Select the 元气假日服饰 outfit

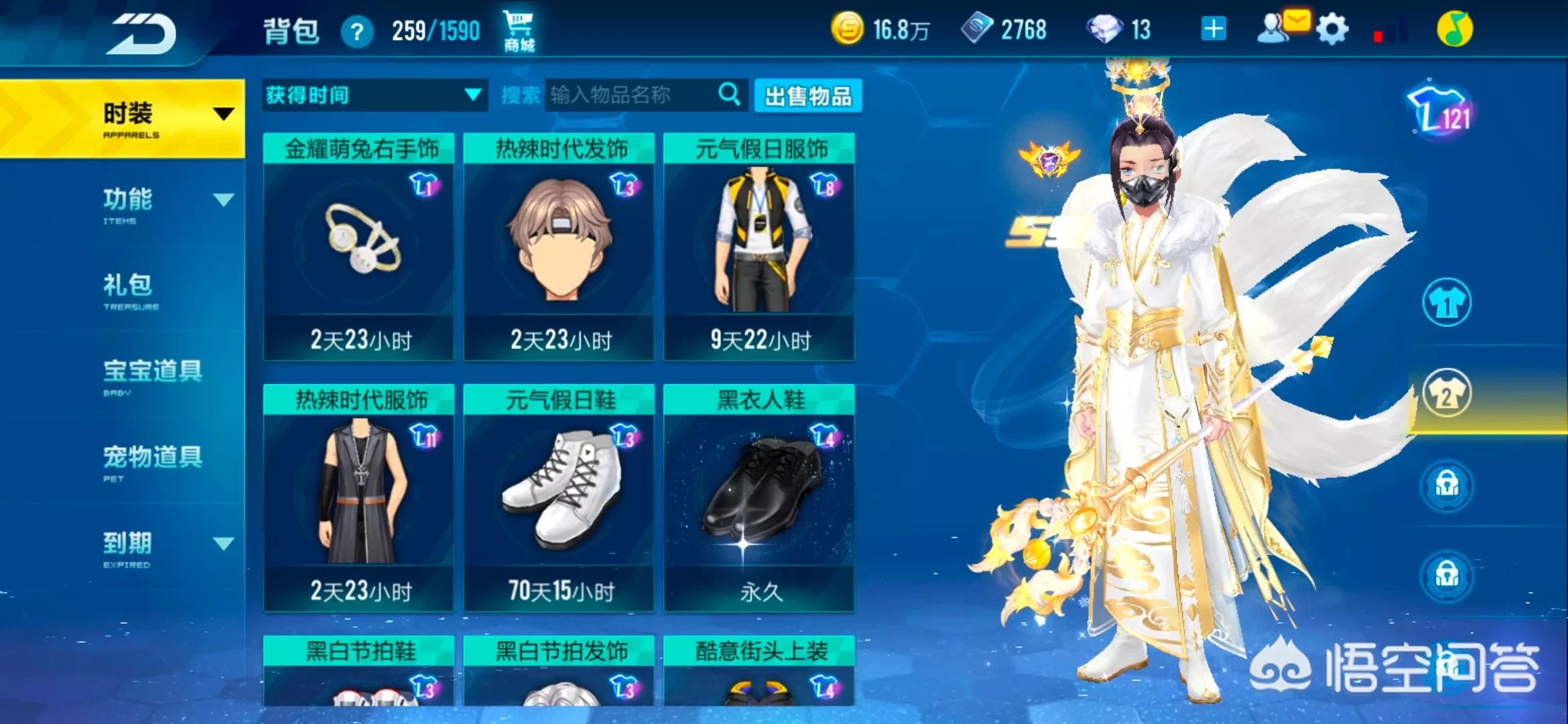(759, 246)
